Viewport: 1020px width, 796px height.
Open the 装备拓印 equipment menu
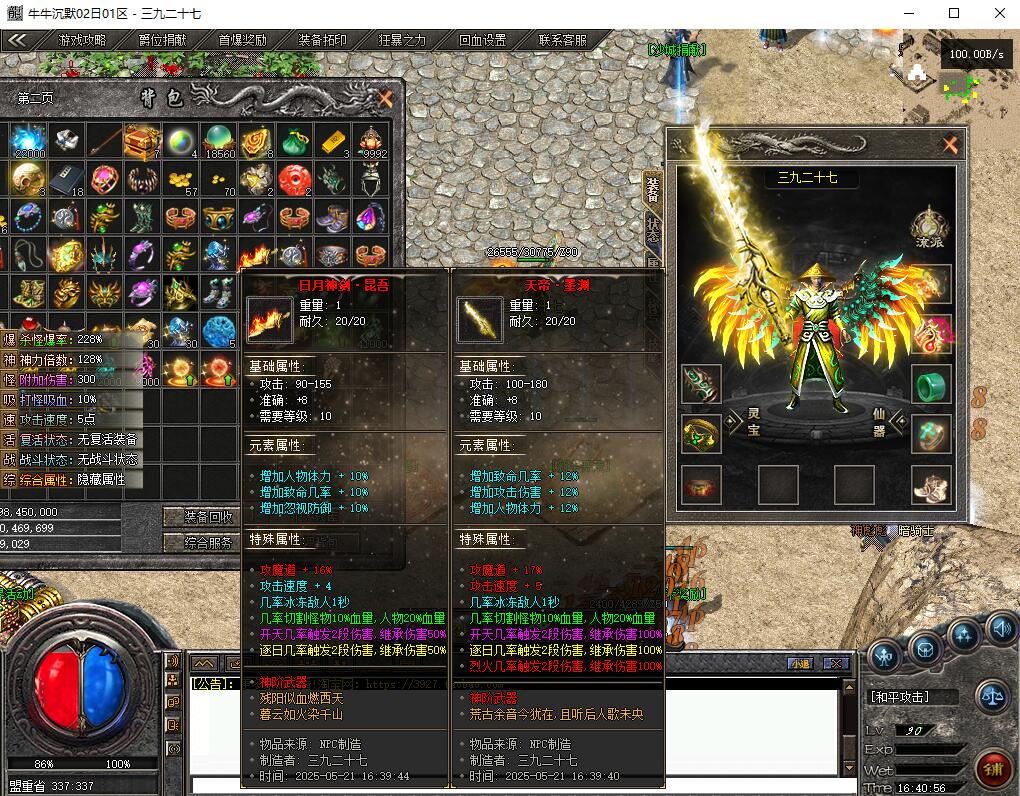[322, 41]
